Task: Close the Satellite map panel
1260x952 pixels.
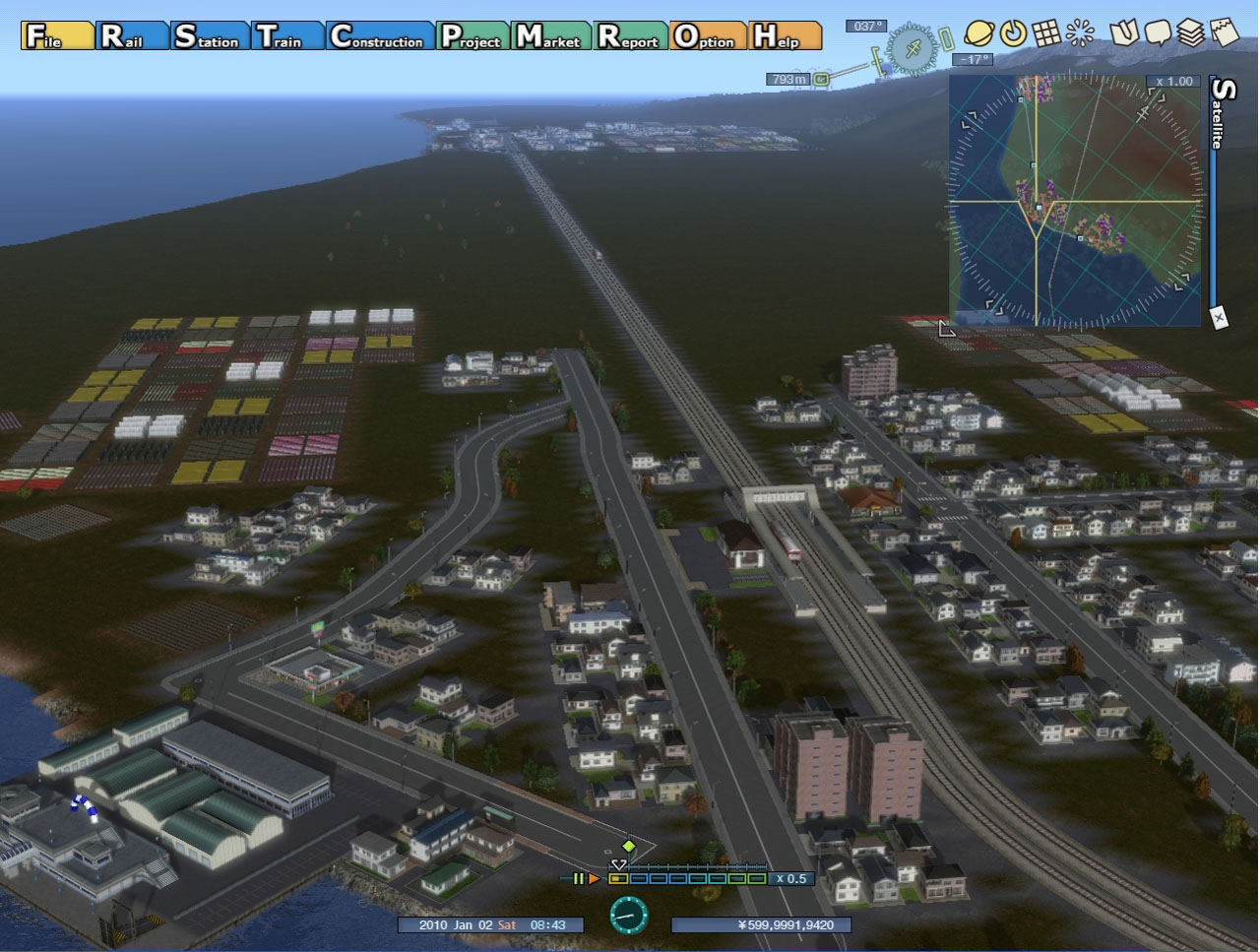Action: click(x=1219, y=317)
